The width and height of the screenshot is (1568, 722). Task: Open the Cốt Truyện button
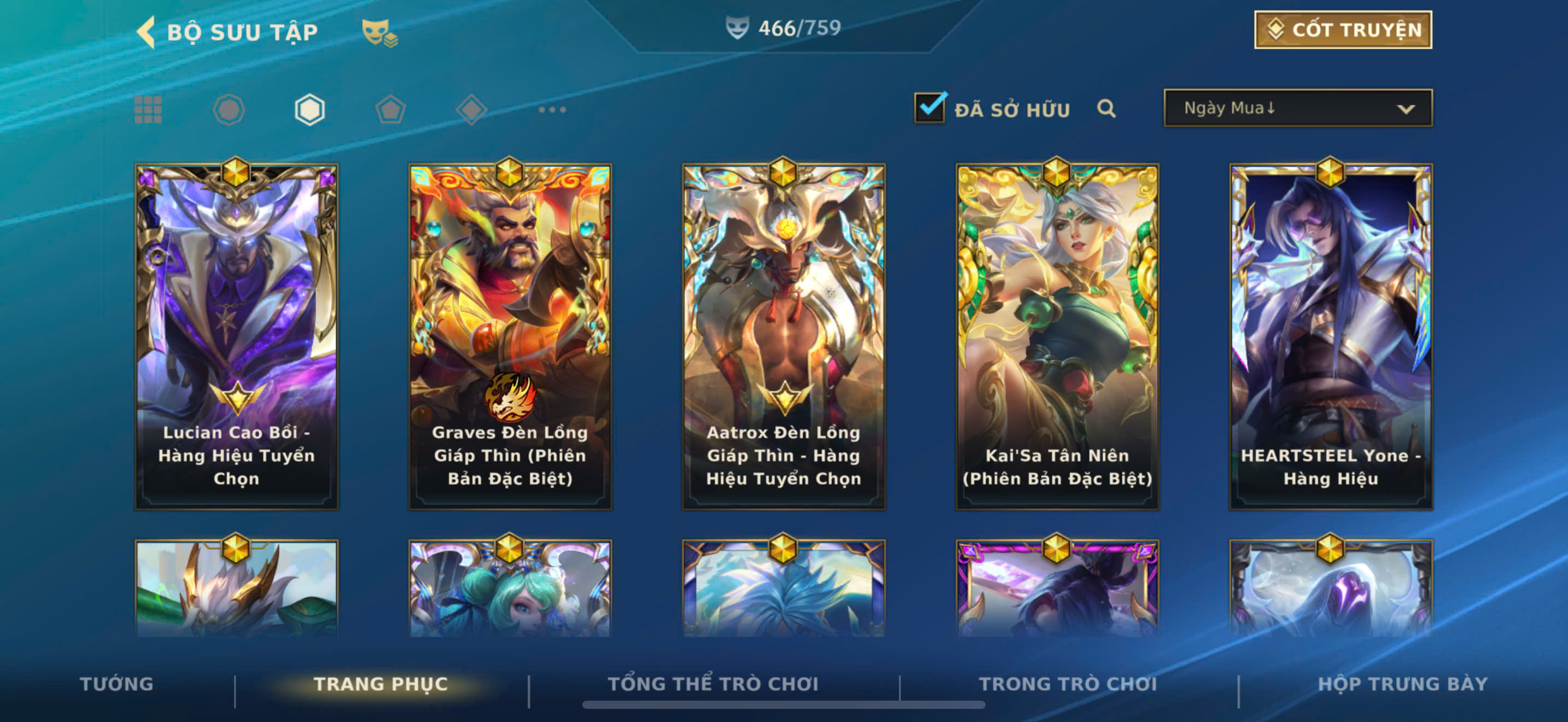pyautogui.click(x=1342, y=30)
